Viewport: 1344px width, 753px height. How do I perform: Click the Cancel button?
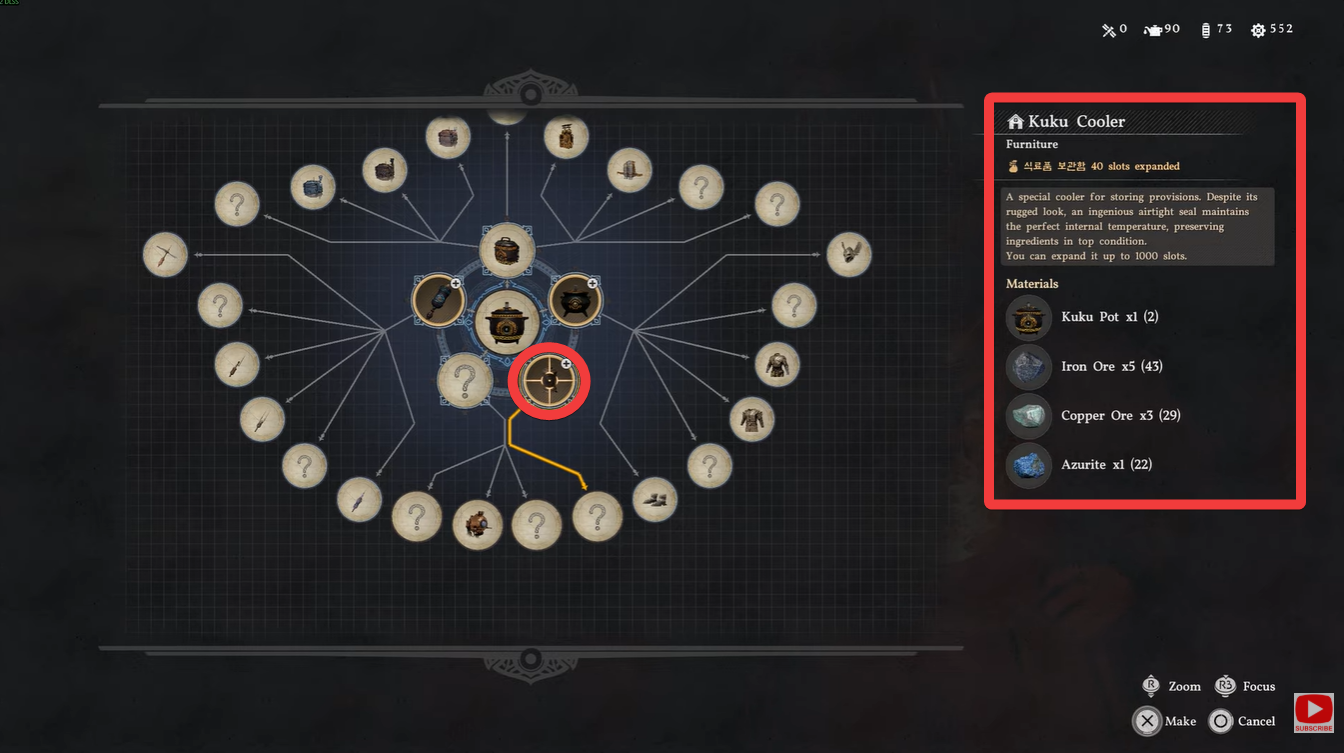click(x=1242, y=721)
